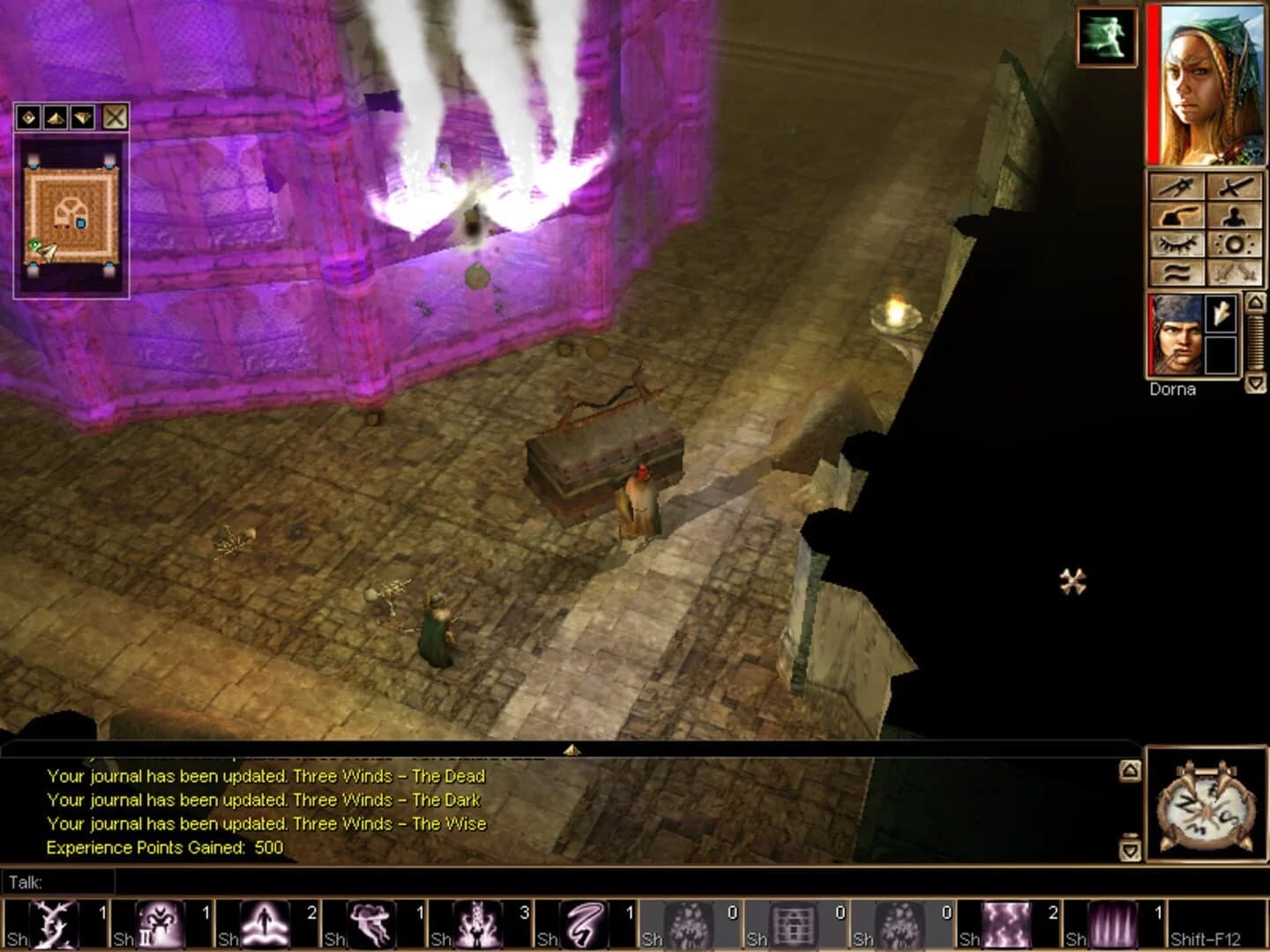The image size is (1270, 952).
Task: Select the wavy-lines spellbook icon
Action: tap(1177, 275)
